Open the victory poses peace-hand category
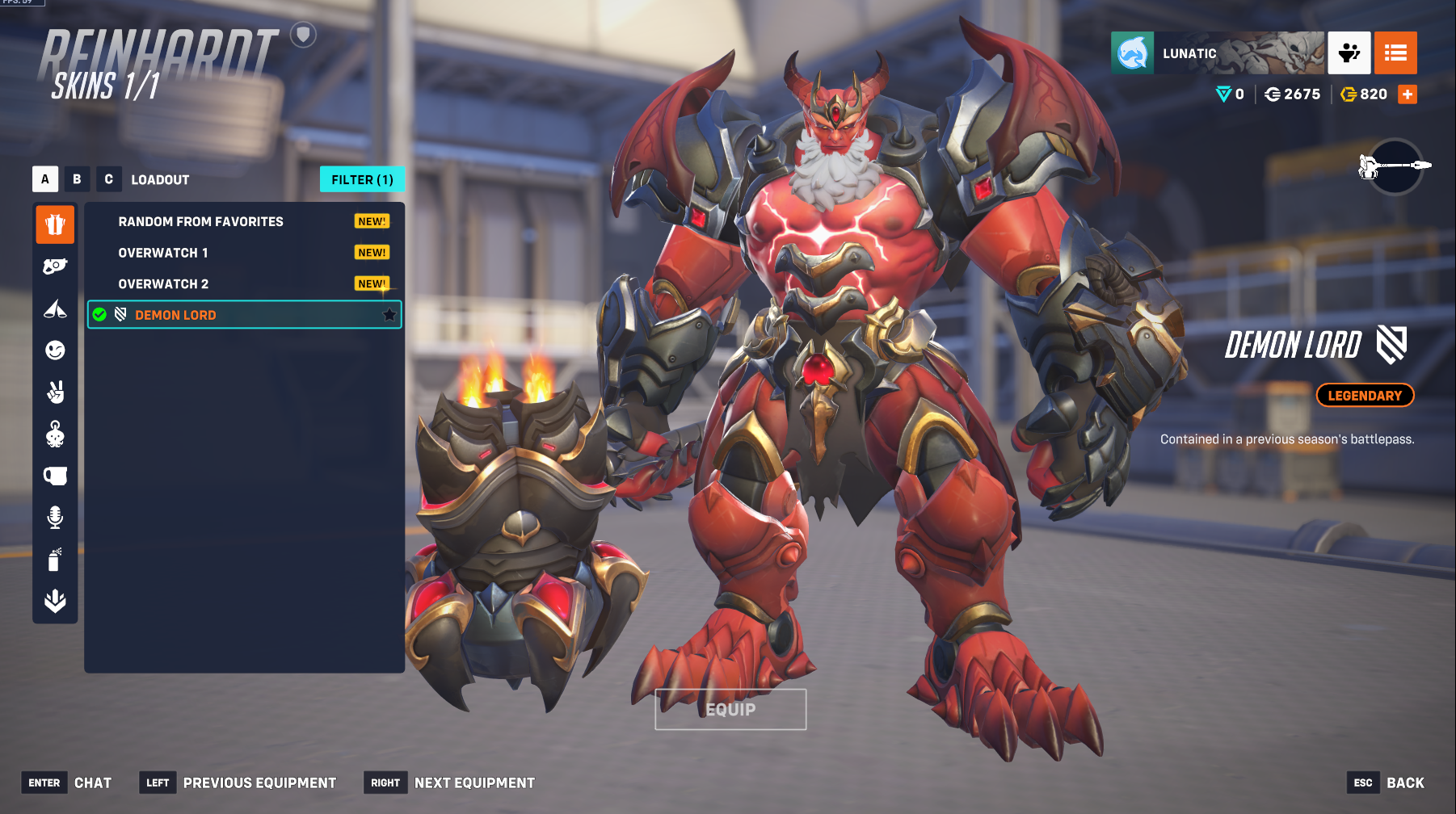 click(x=55, y=392)
